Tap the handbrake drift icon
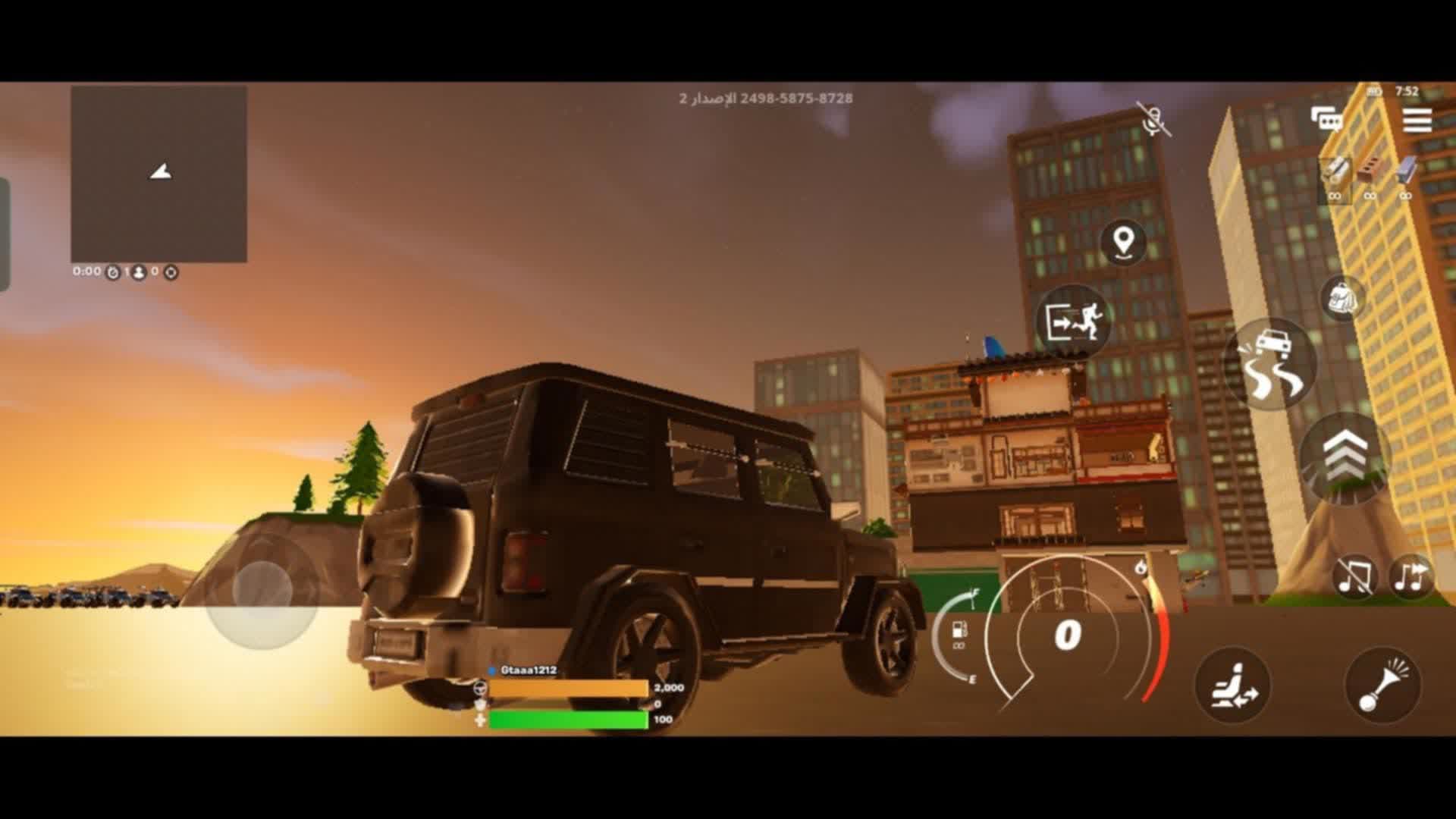 coord(1278,362)
